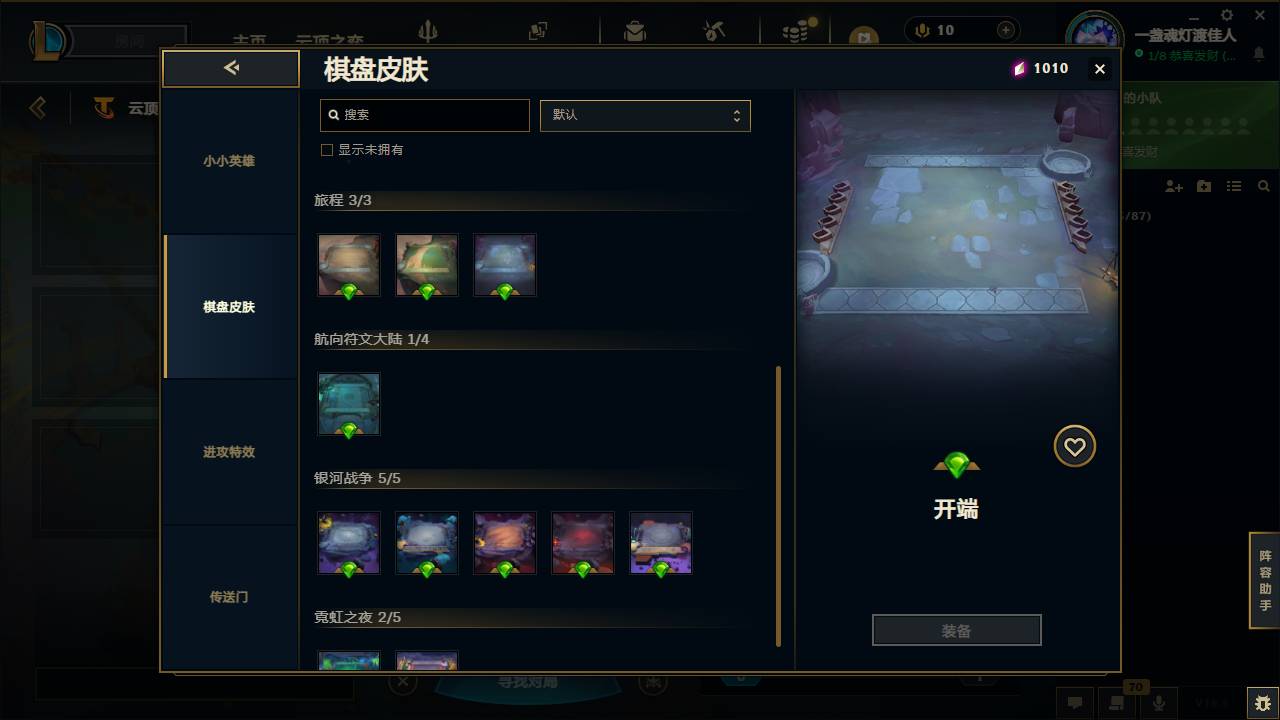
Task: Open the 默认 sort dropdown
Action: pos(645,115)
